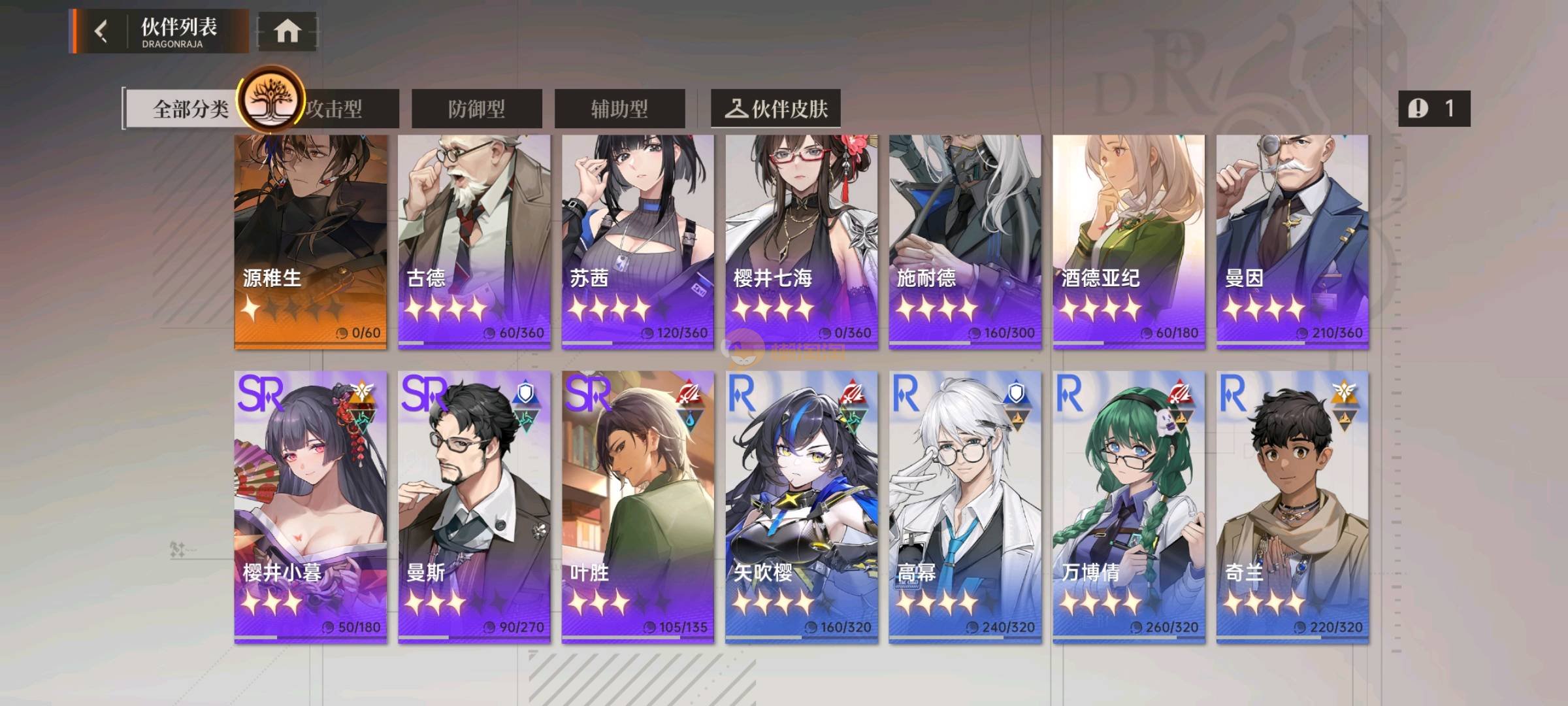This screenshot has height=706, width=1568.
Task: Select the 叶胜 SR card
Action: pos(638,507)
